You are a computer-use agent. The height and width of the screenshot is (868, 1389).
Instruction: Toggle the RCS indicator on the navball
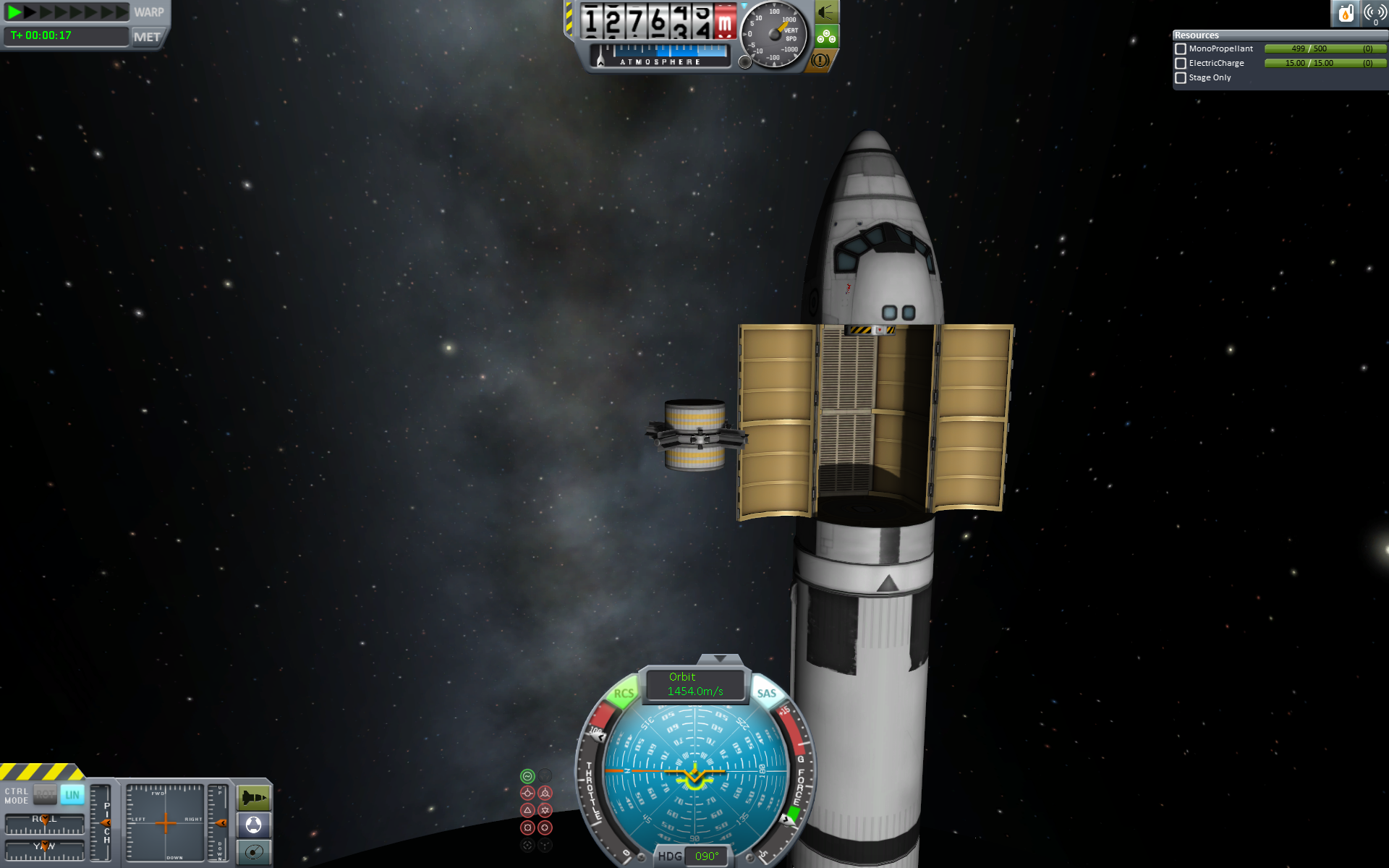coord(623,694)
